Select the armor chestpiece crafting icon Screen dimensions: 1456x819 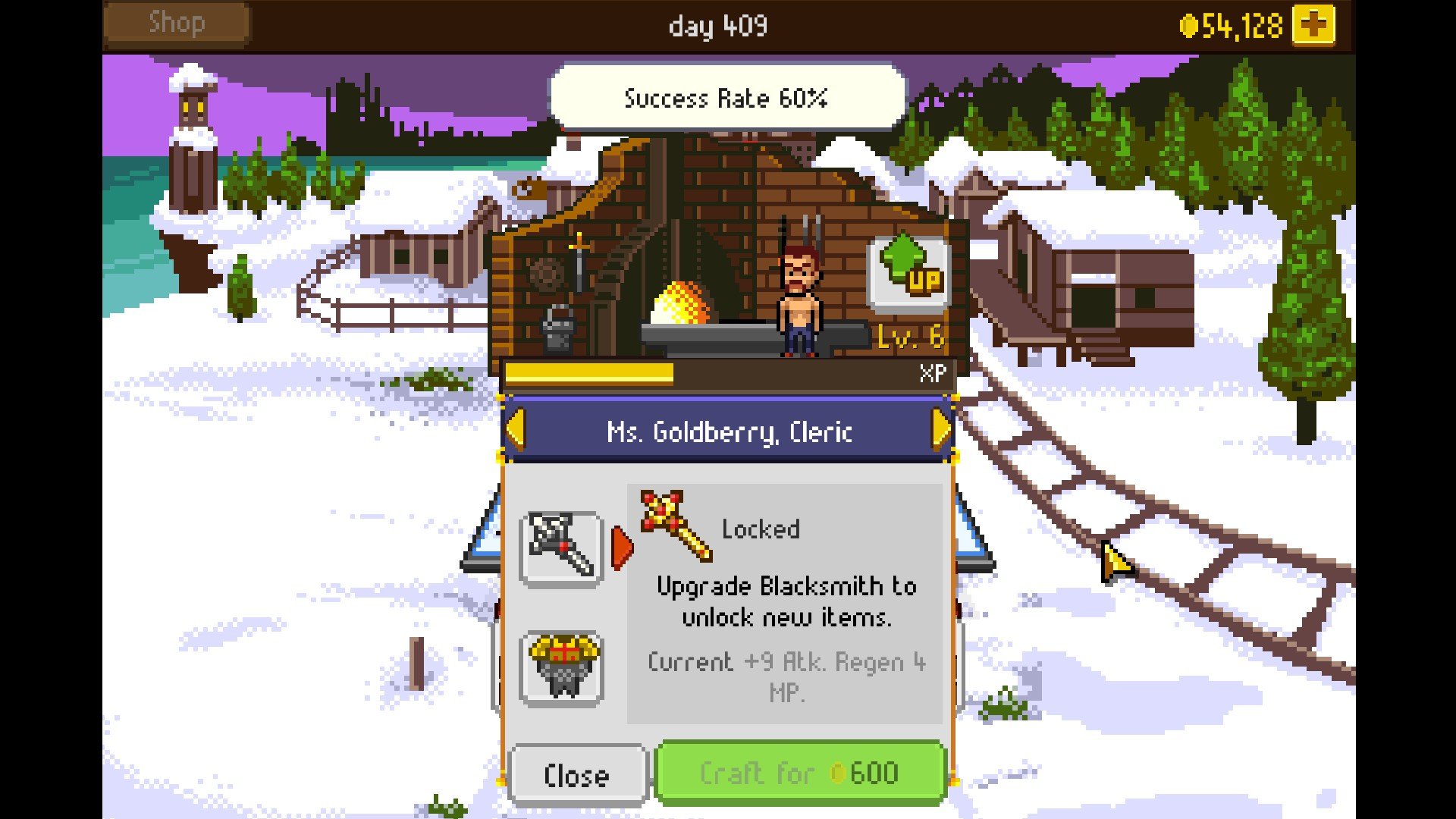coord(562,667)
